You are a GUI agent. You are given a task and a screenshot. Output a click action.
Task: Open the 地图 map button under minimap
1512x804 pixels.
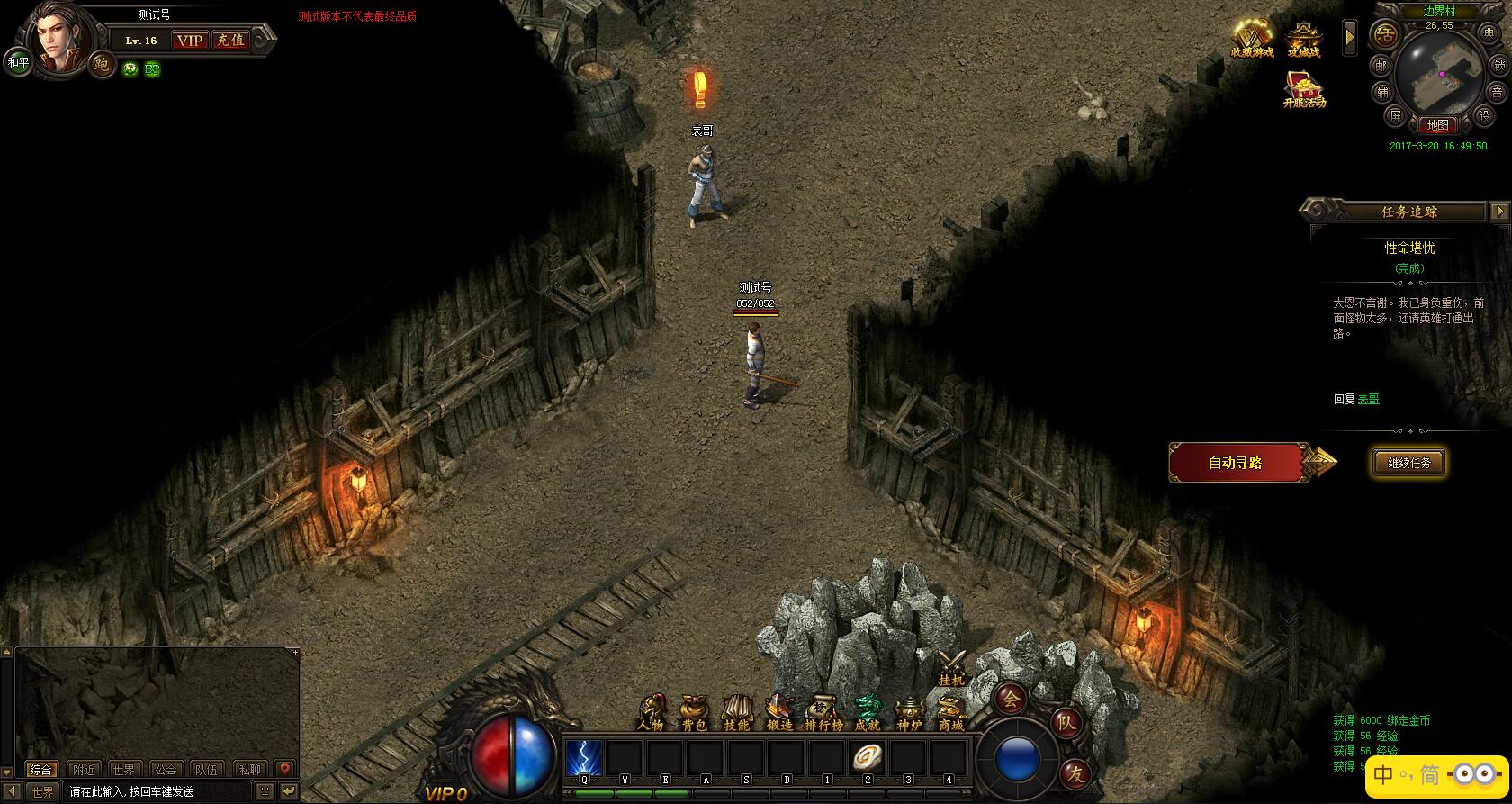(1438, 125)
